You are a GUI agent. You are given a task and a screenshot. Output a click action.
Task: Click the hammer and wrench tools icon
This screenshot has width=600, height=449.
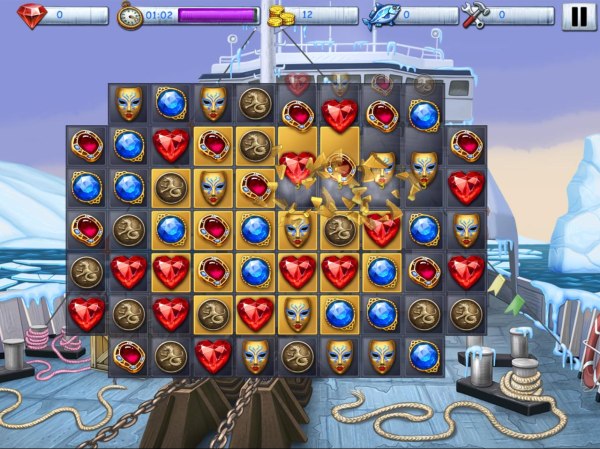(x=474, y=15)
